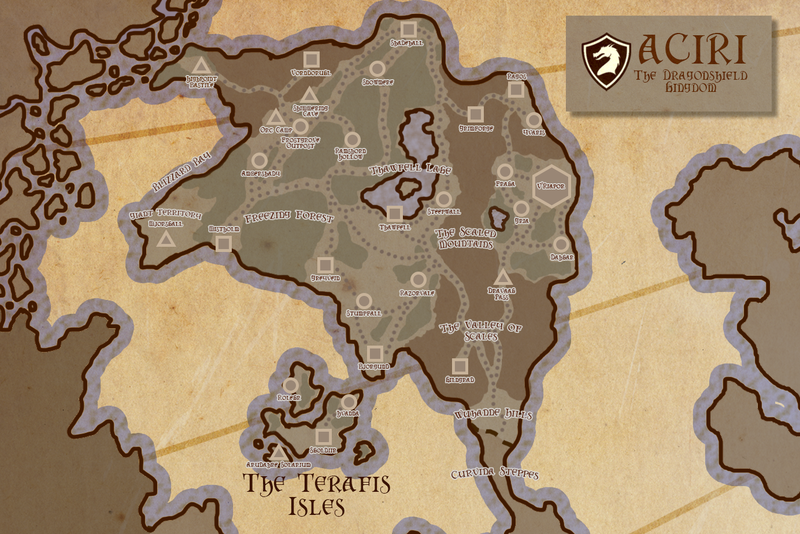Choose the Razorvale circle marker
This screenshot has height=534, width=800.
(x=419, y=280)
